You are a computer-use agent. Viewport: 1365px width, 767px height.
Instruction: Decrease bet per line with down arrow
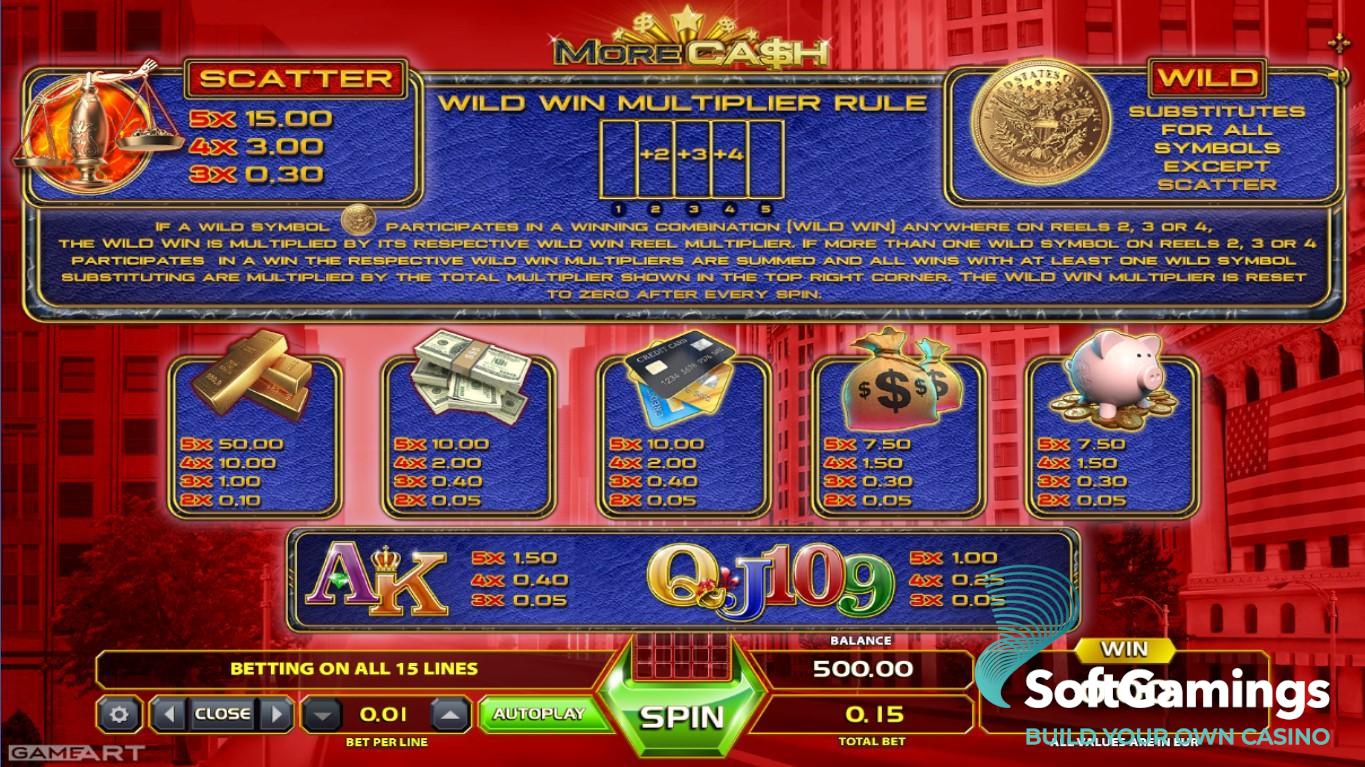click(322, 713)
